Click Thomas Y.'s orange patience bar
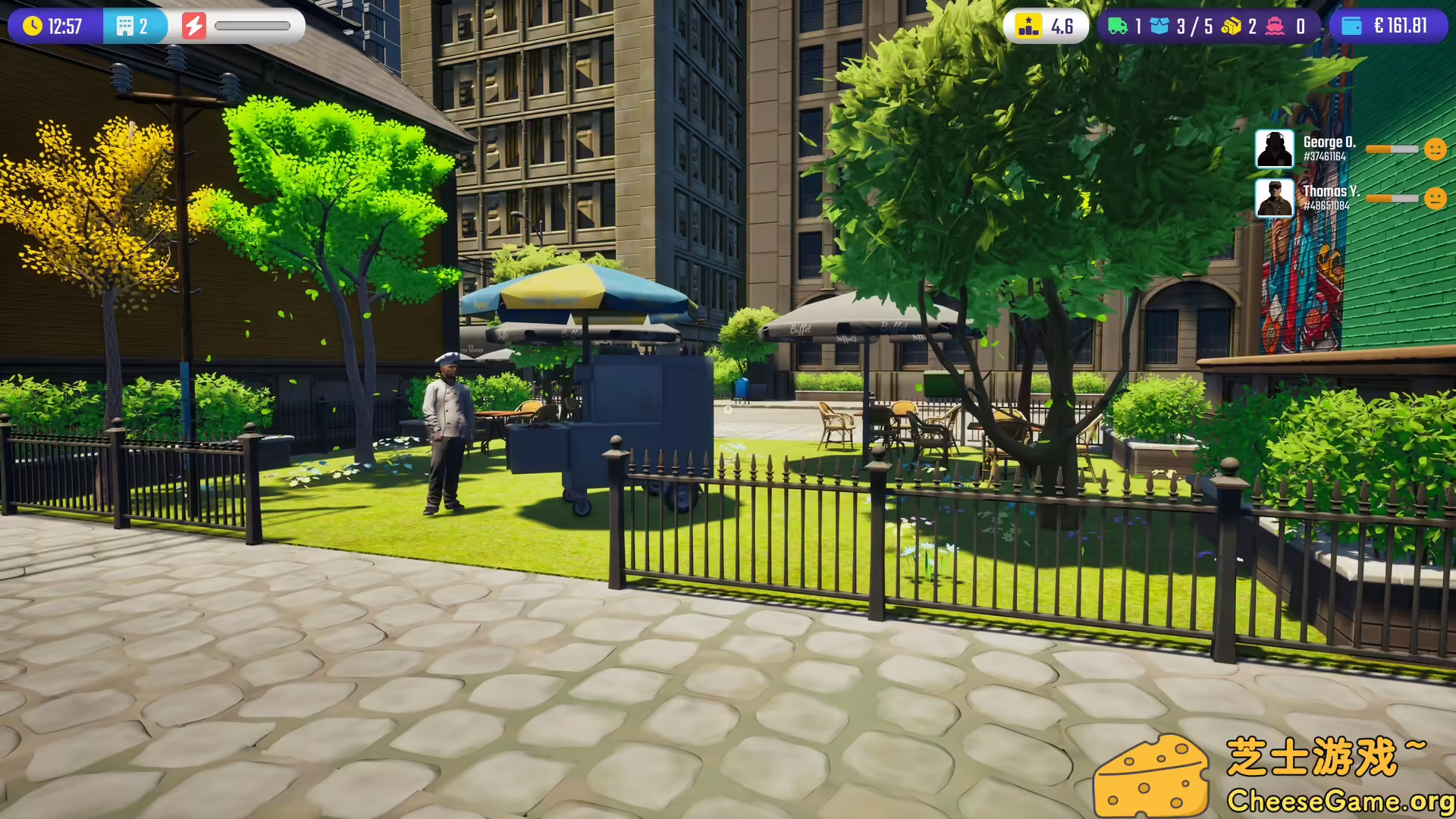This screenshot has width=1456, height=819. 1392,200
